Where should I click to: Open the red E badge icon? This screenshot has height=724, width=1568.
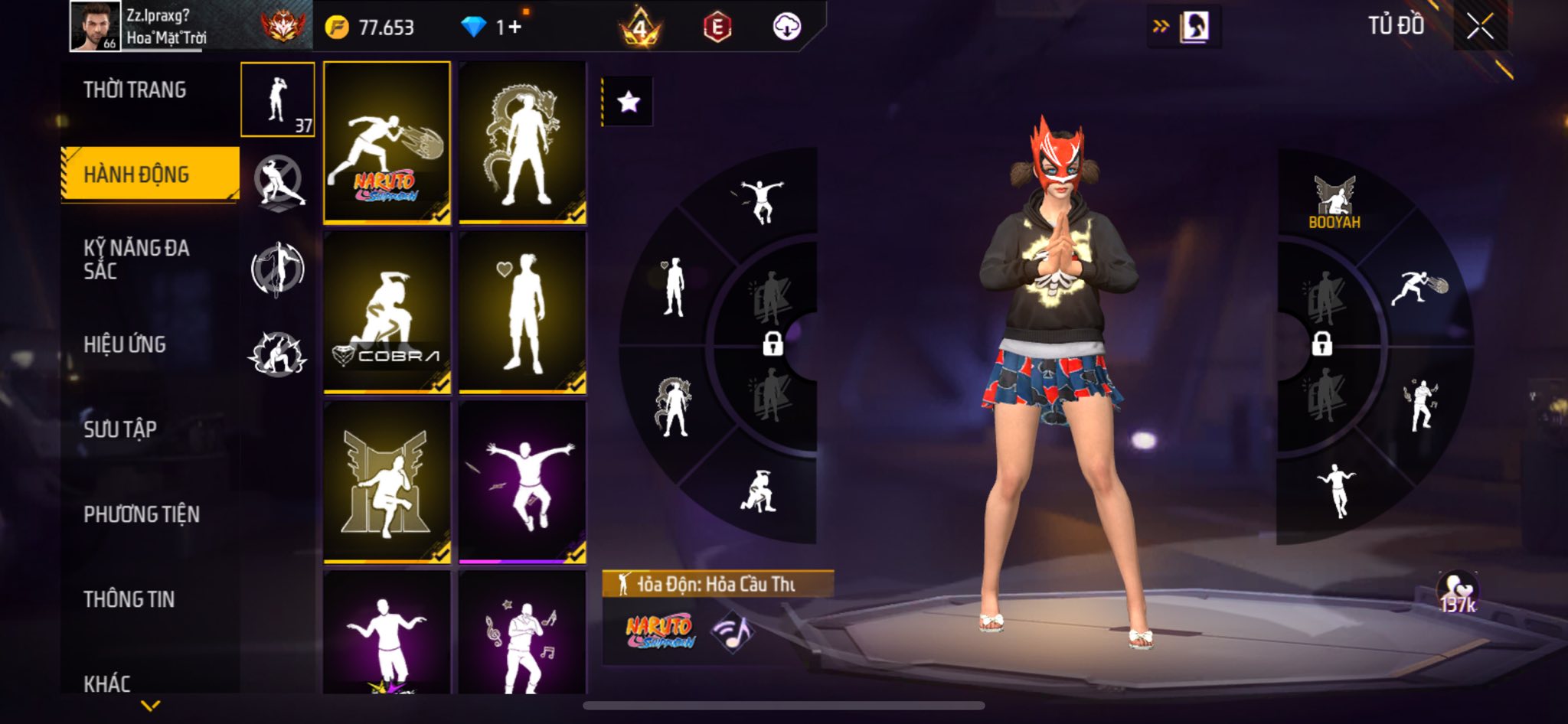[x=717, y=28]
